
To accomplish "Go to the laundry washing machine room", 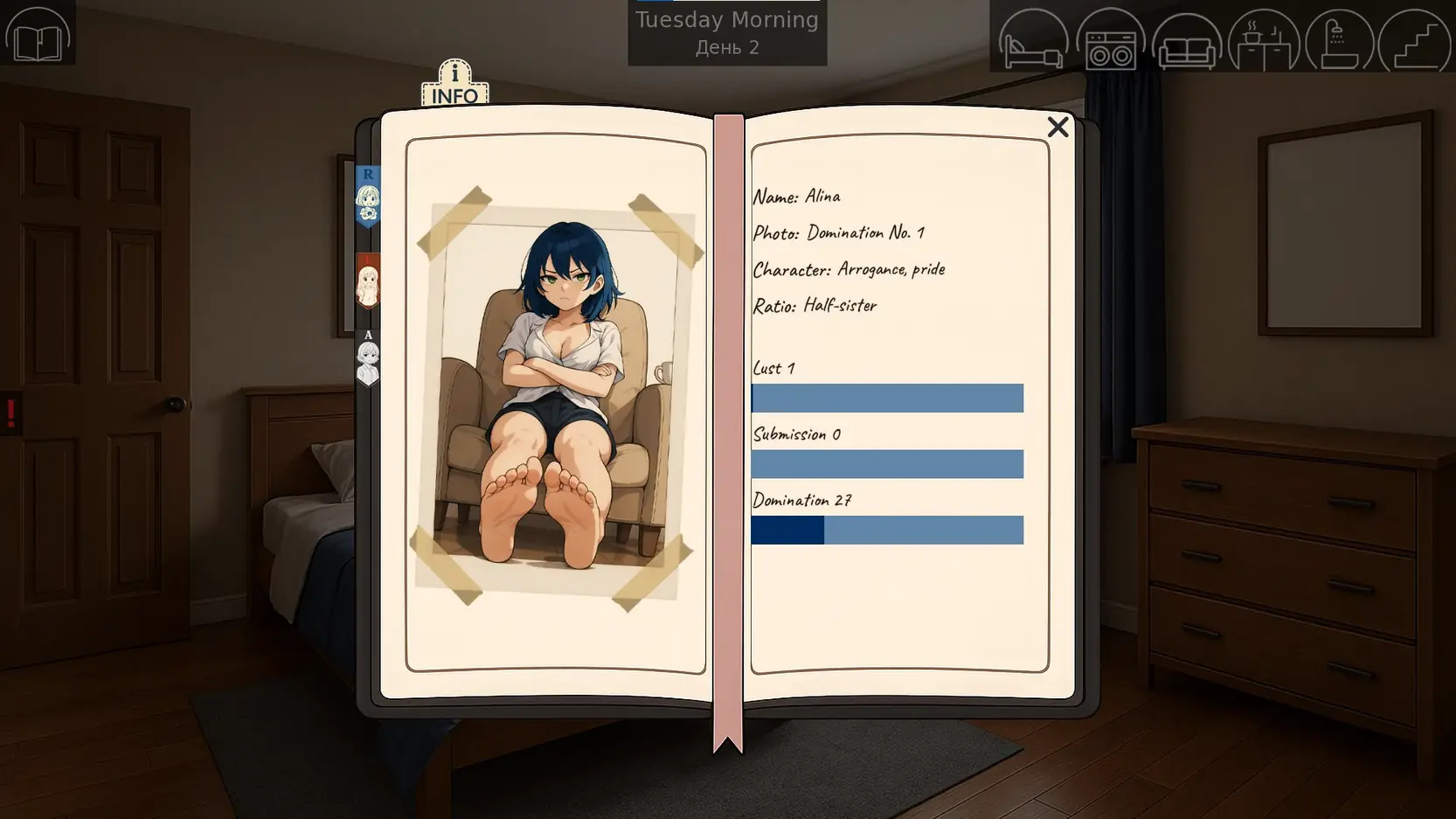I will (1110, 41).
